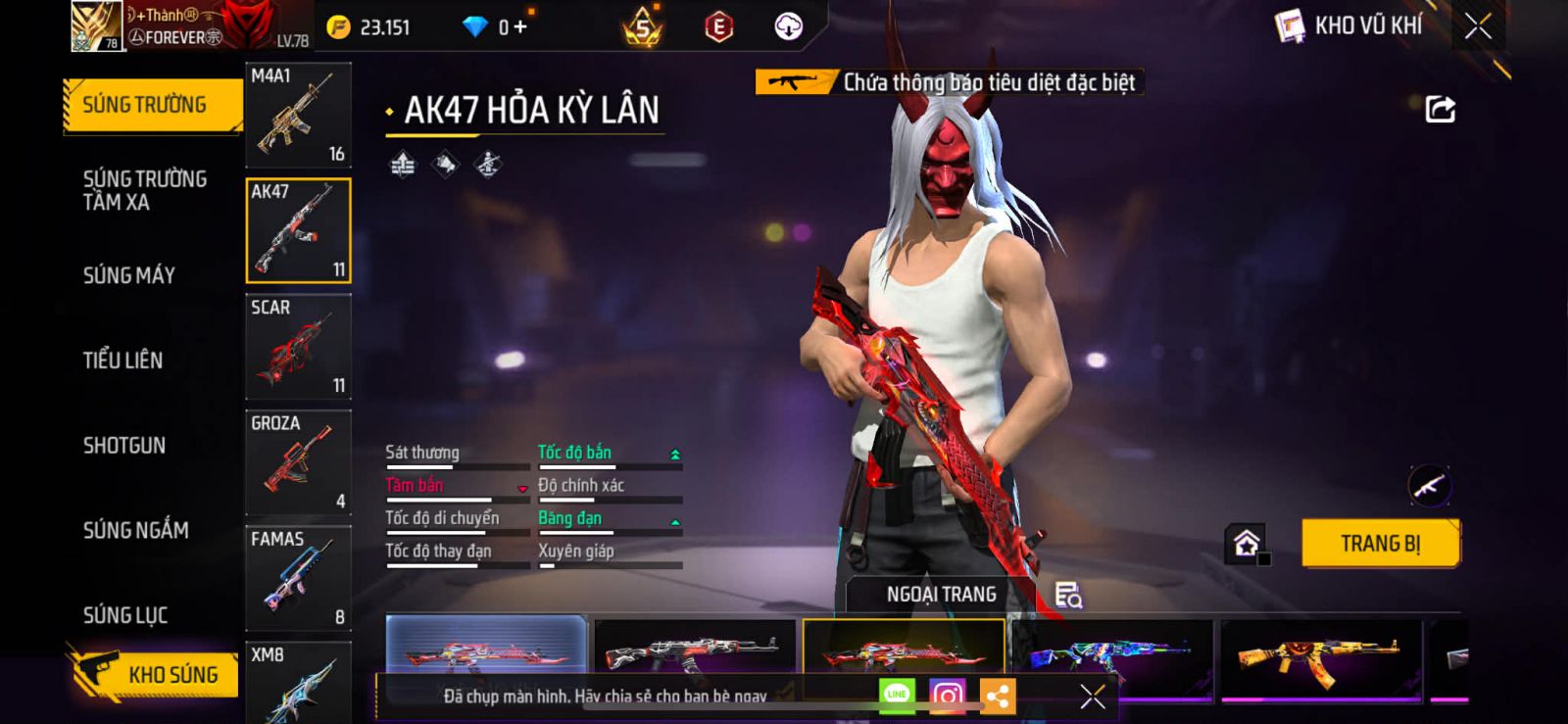1568x724 pixels.
Task: Pick the FAMAS weapon tile
Action: 298,578
